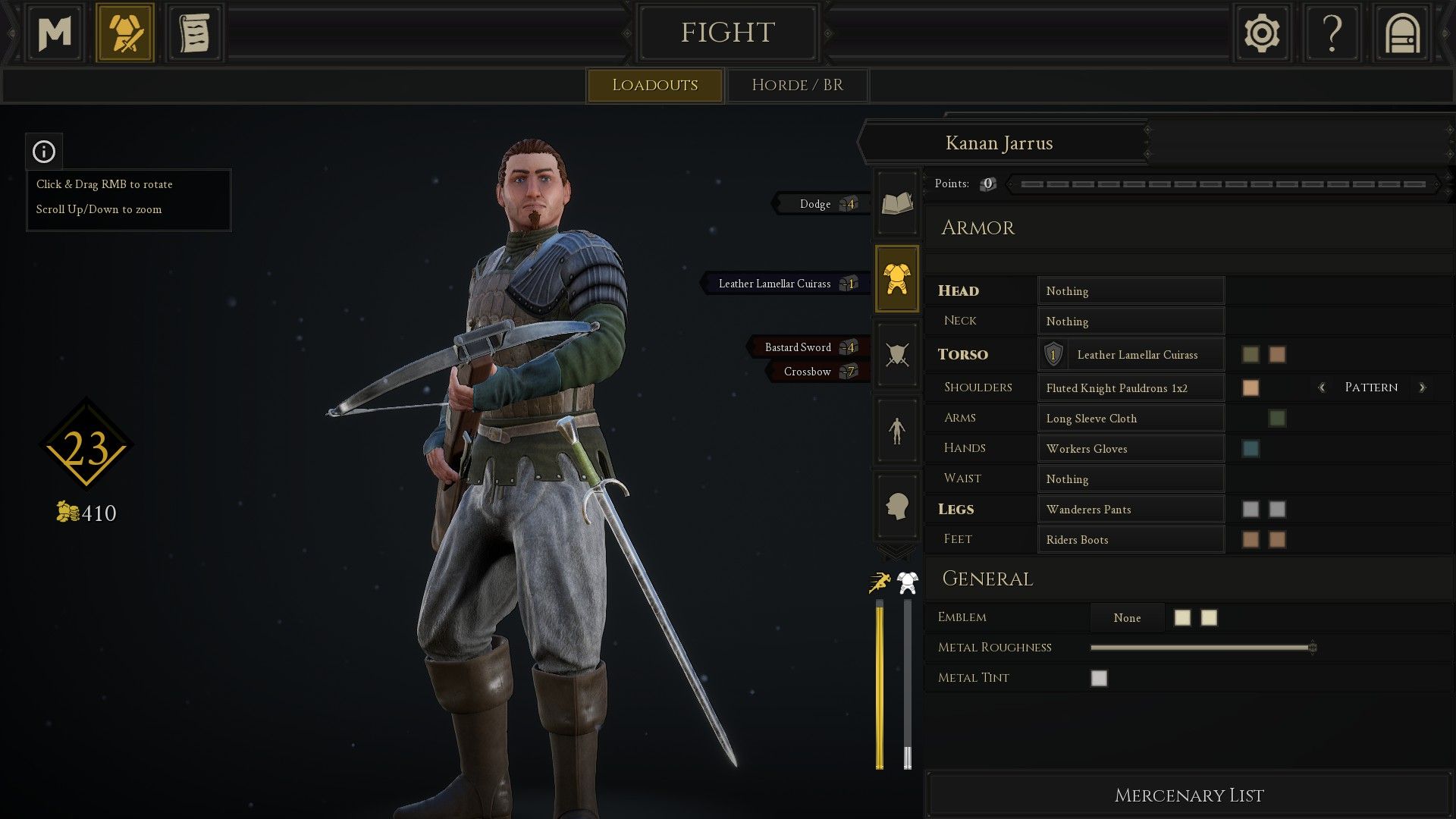The height and width of the screenshot is (819, 1456).
Task: Open the question mark help icon
Action: pyautogui.click(x=1332, y=33)
